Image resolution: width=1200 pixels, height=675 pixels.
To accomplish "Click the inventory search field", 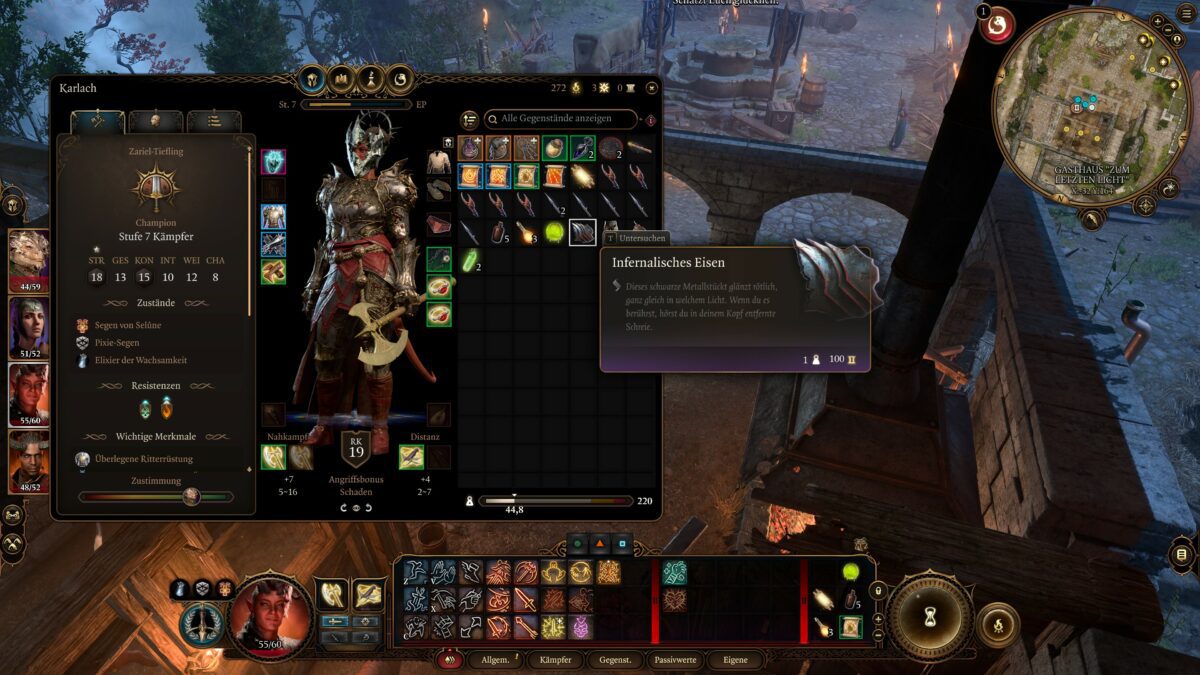I will (x=561, y=119).
